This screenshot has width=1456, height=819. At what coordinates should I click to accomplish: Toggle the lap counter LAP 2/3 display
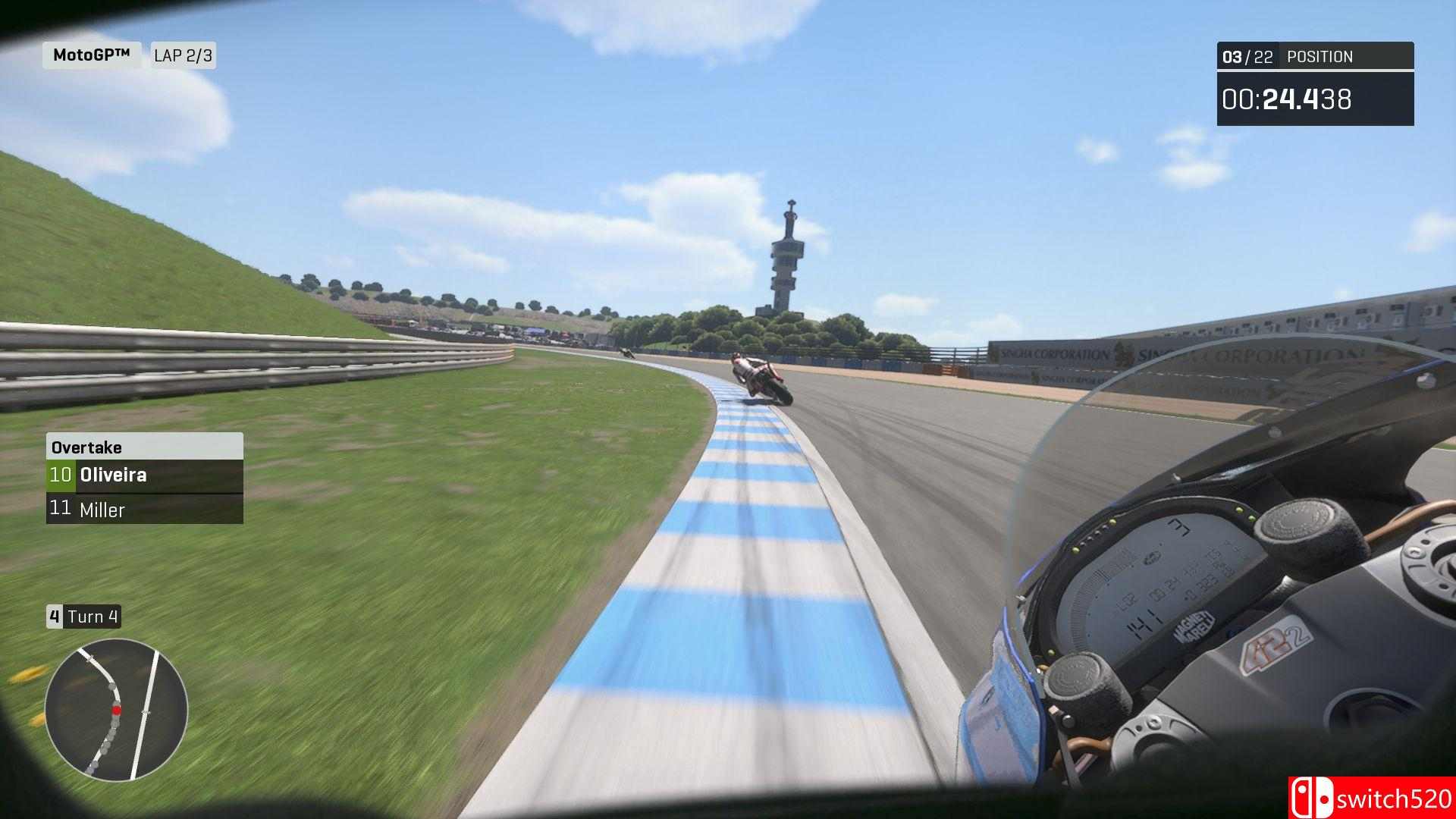[x=182, y=54]
